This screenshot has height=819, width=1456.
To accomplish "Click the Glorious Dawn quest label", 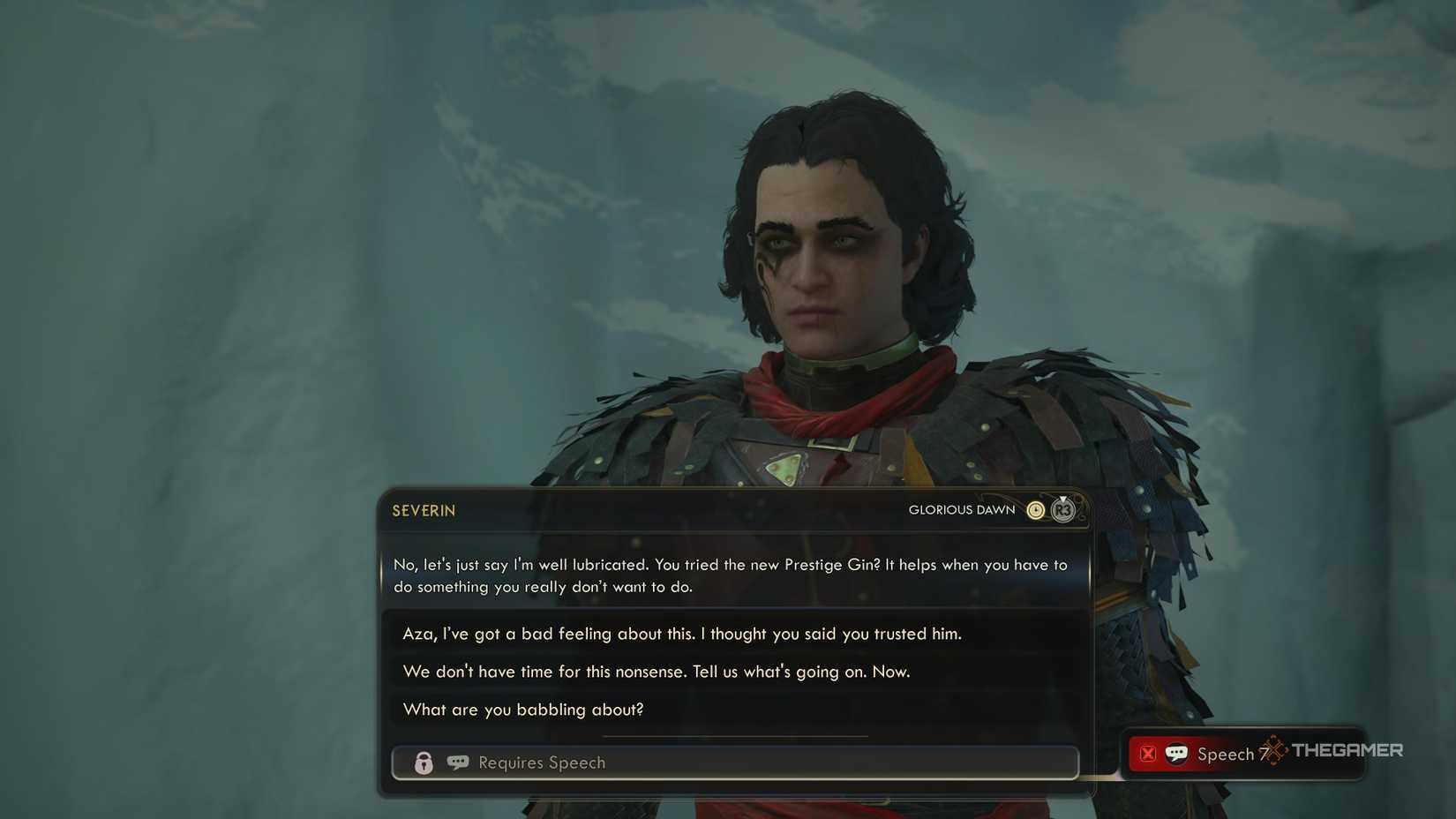I will coord(960,510).
